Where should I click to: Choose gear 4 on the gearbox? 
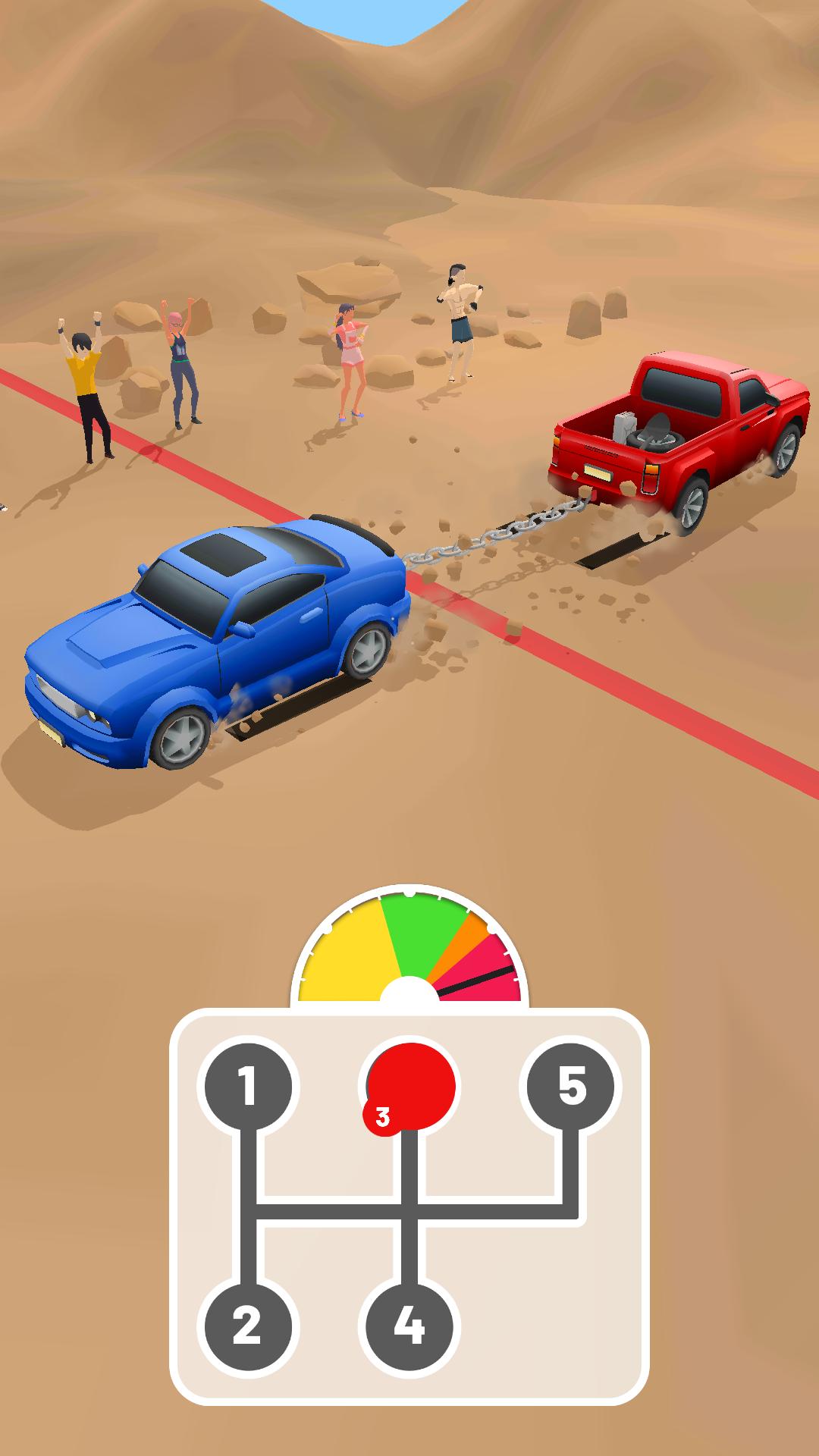409,1326
